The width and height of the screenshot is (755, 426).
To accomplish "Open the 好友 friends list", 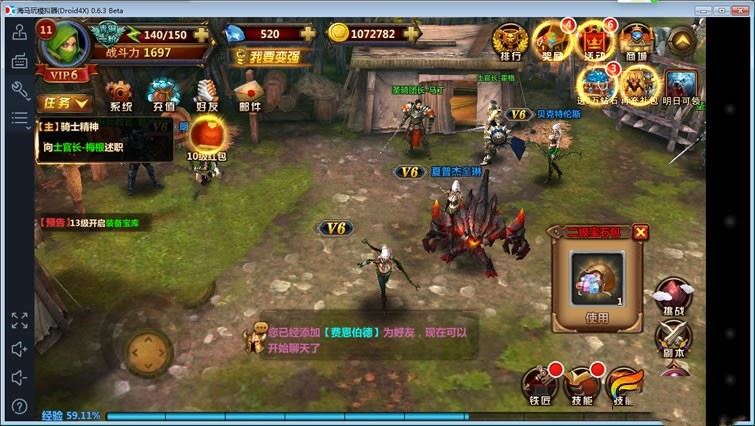I will tap(207, 96).
